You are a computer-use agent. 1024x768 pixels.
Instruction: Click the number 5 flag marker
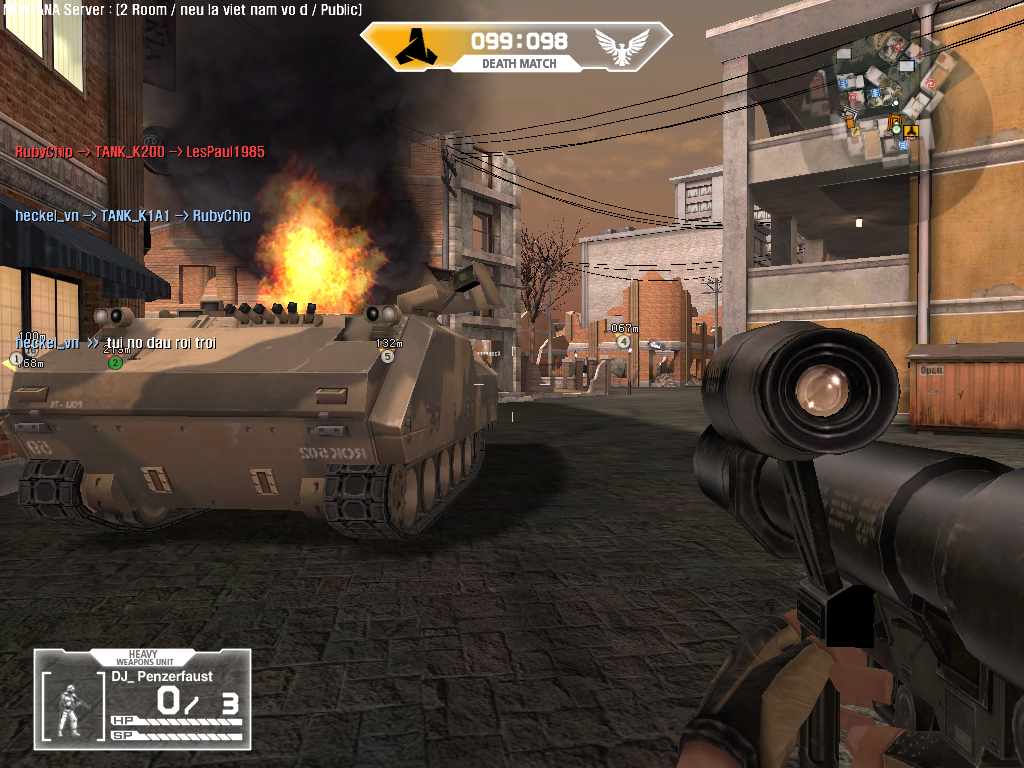pos(388,356)
